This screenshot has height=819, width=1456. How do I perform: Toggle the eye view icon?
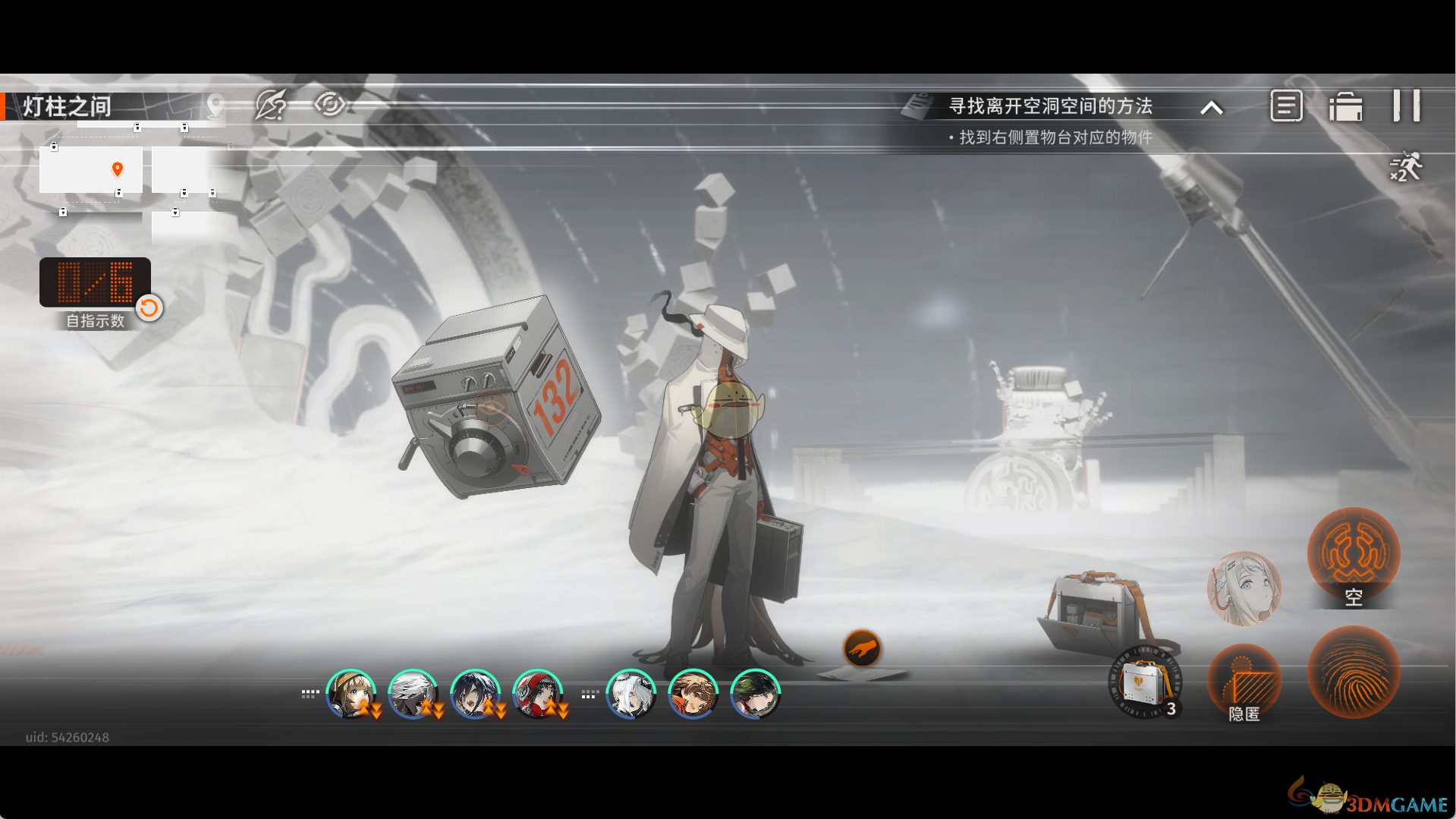(329, 104)
